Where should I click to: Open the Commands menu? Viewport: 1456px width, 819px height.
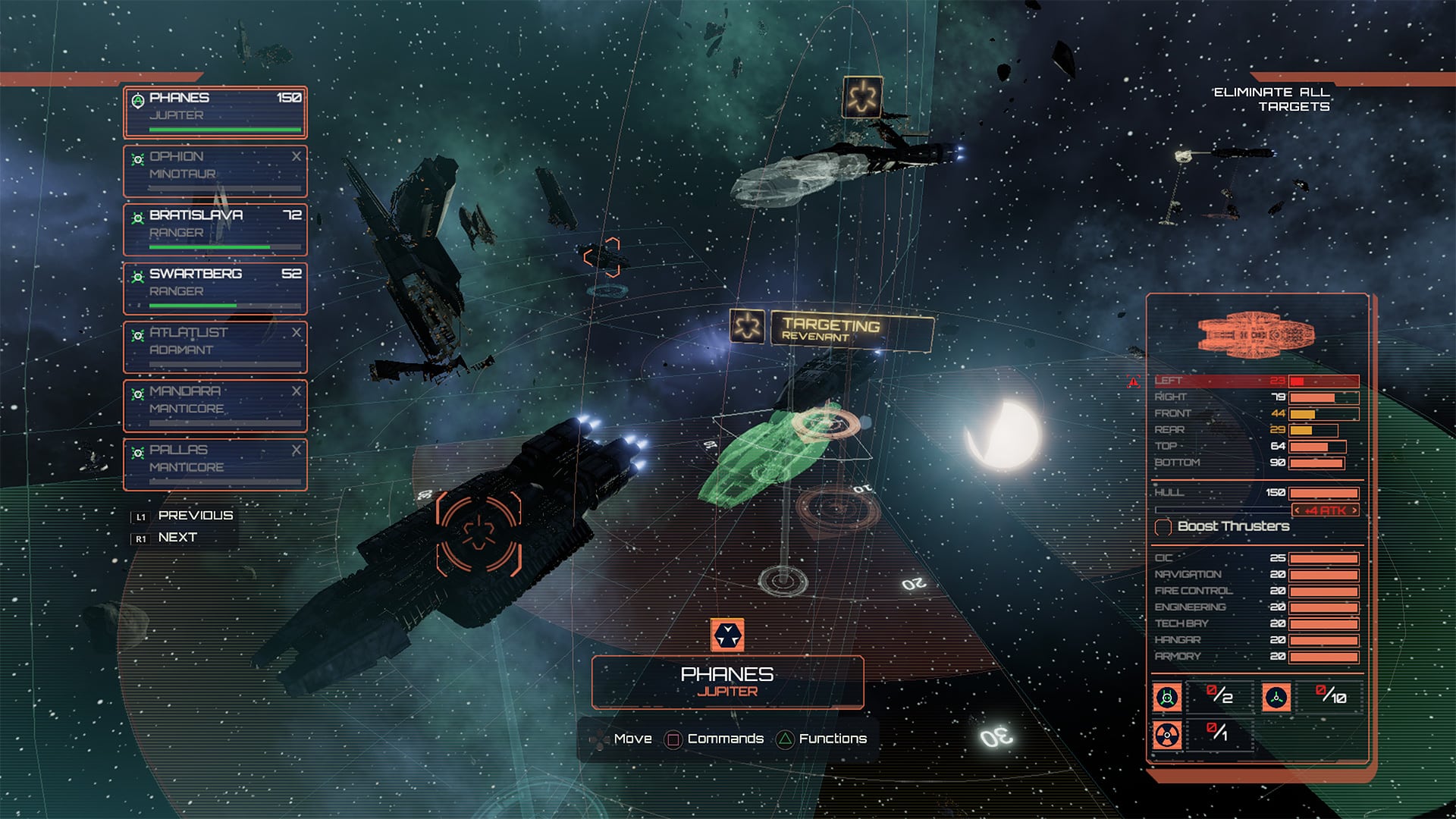(x=714, y=739)
